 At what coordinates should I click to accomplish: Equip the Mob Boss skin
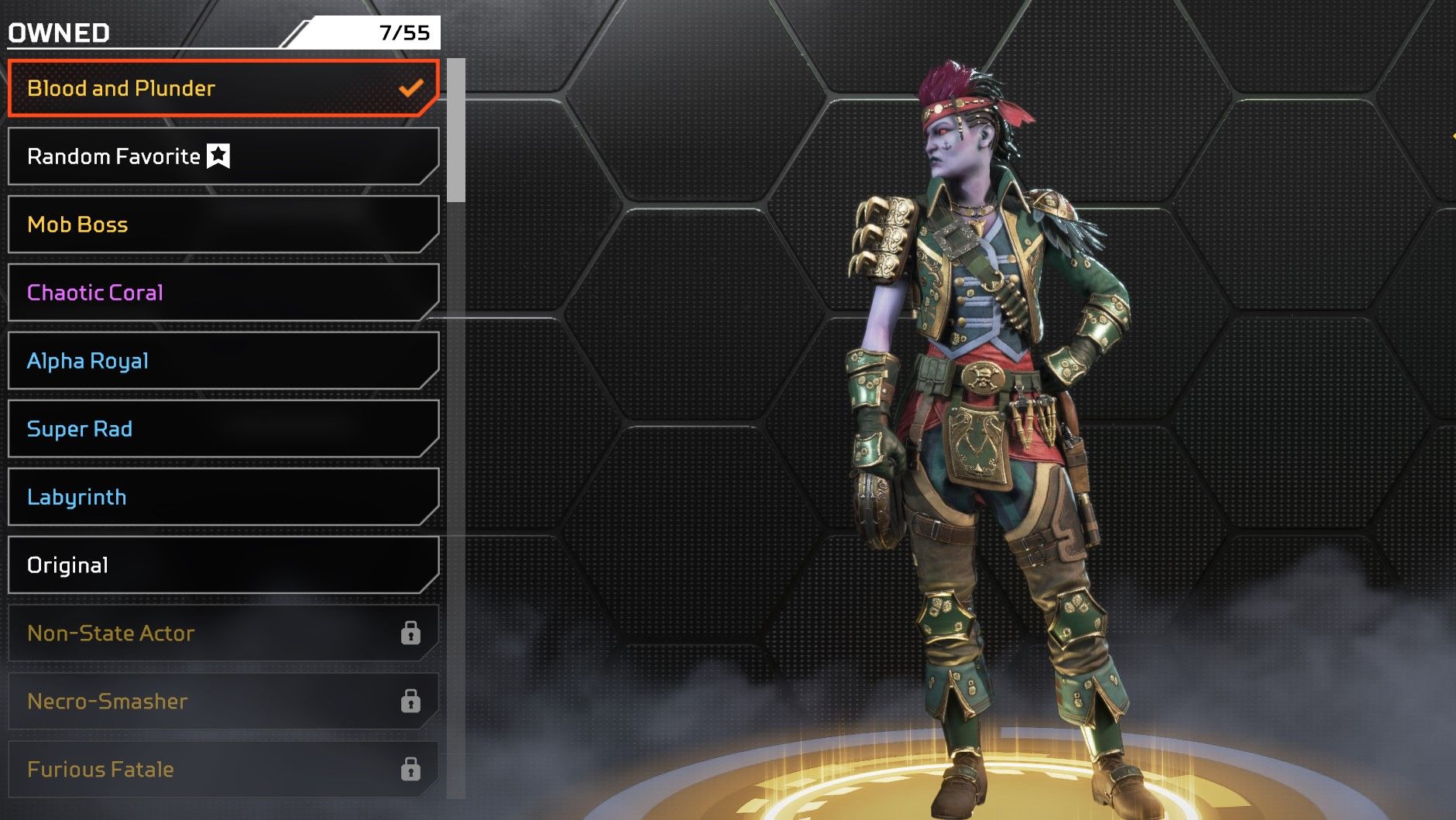pyautogui.click(x=223, y=225)
